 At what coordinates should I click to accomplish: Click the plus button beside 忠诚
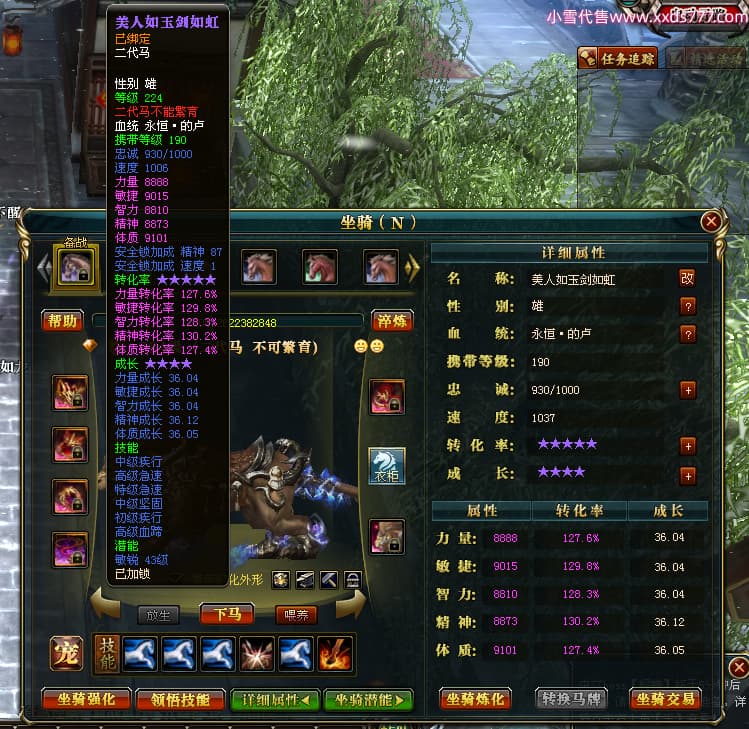click(687, 390)
